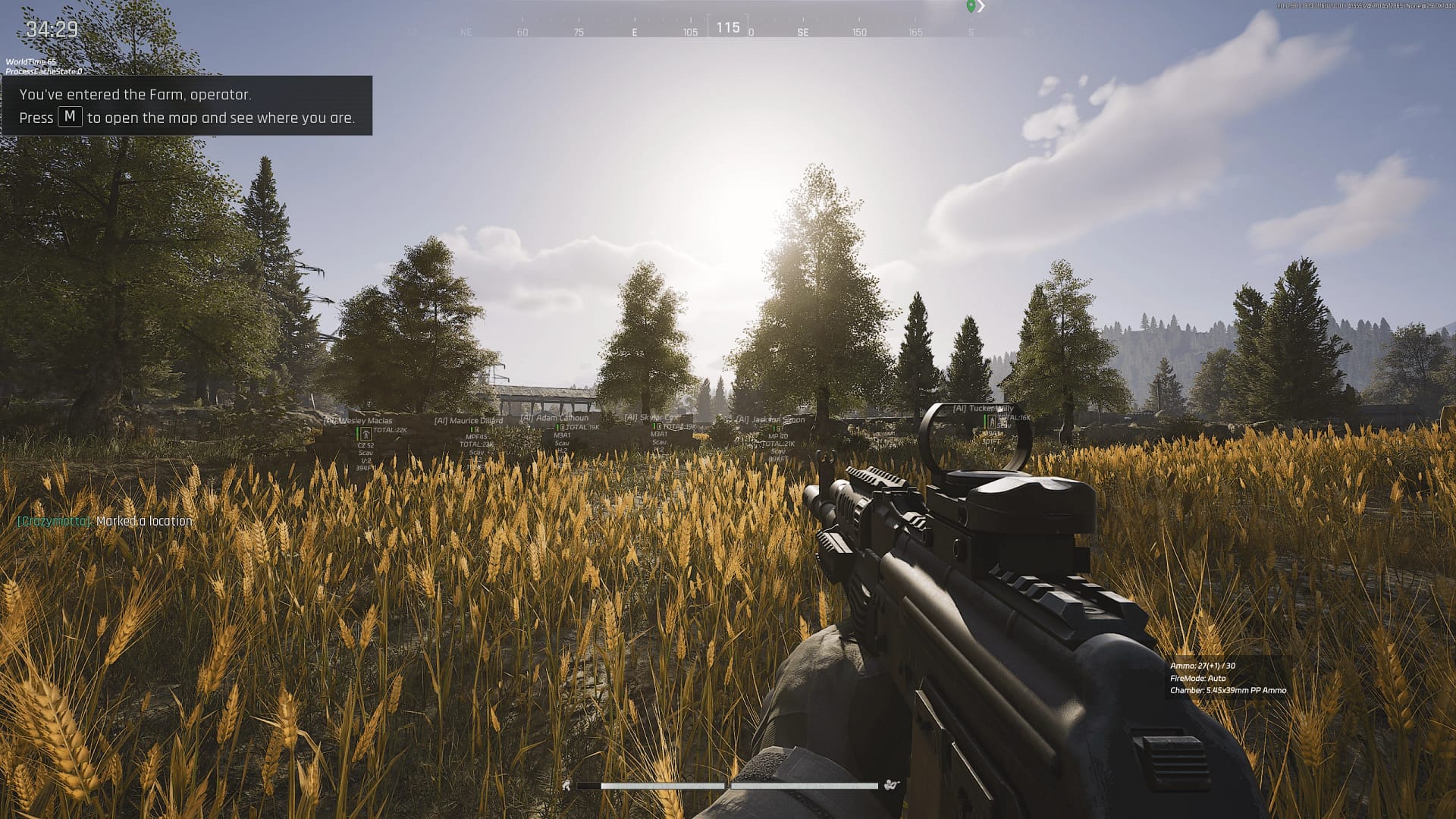
Task: Click the crouching stance icon beside the stamina bar
Action: (566, 786)
